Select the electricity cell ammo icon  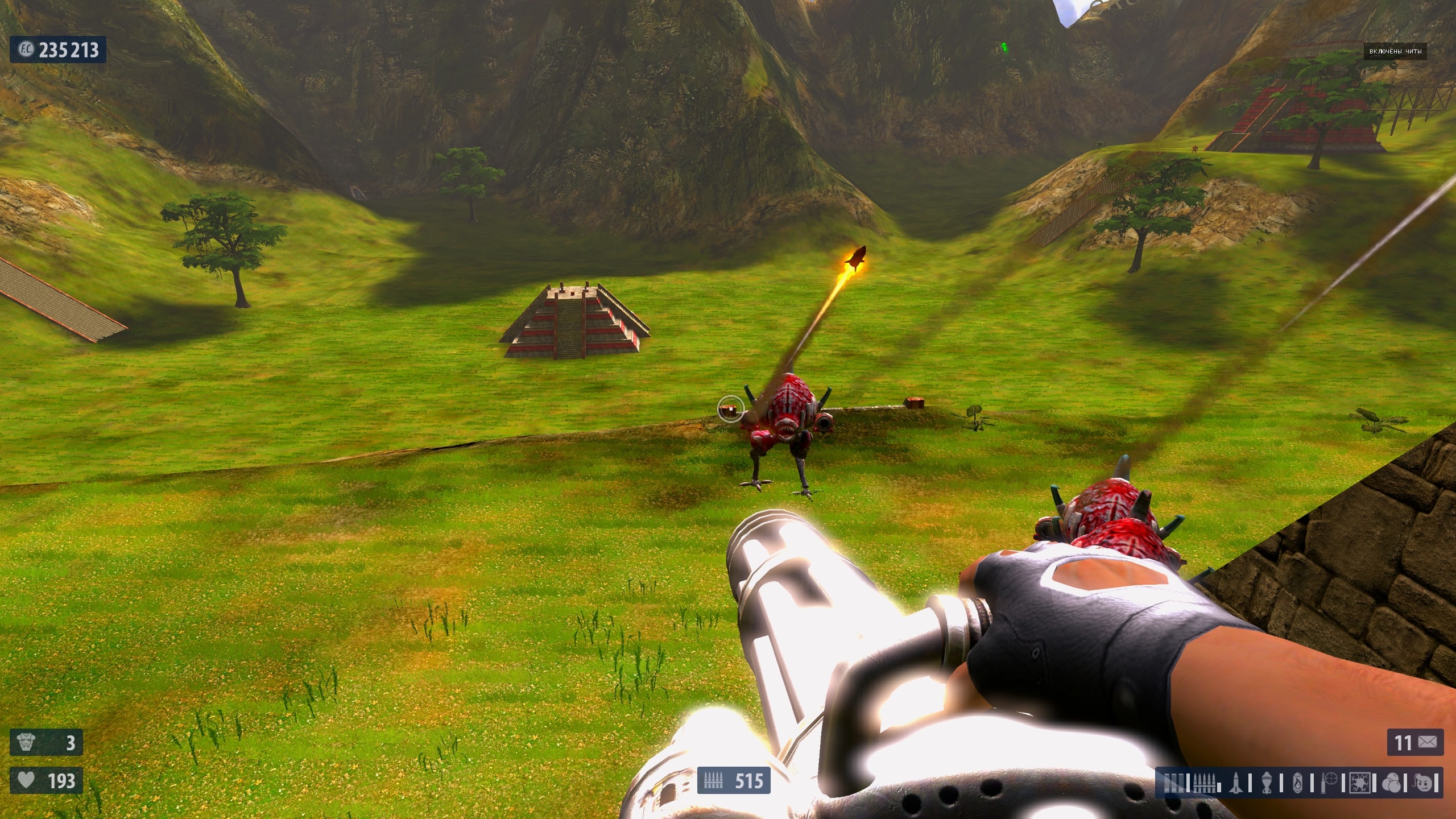[x=1359, y=783]
